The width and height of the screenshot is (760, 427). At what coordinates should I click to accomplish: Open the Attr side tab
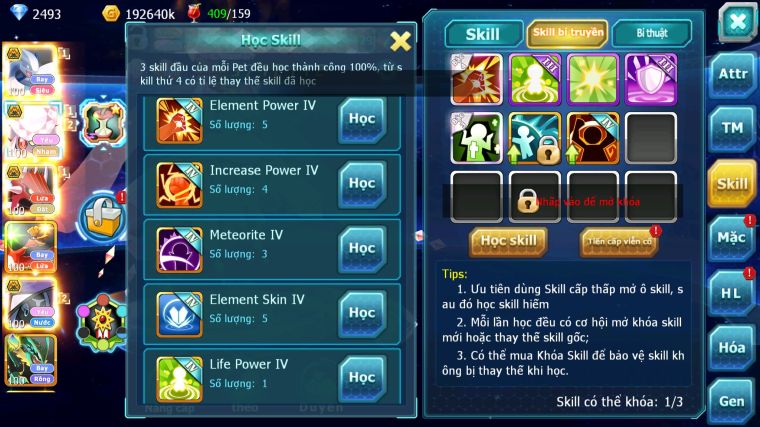click(733, 75)
